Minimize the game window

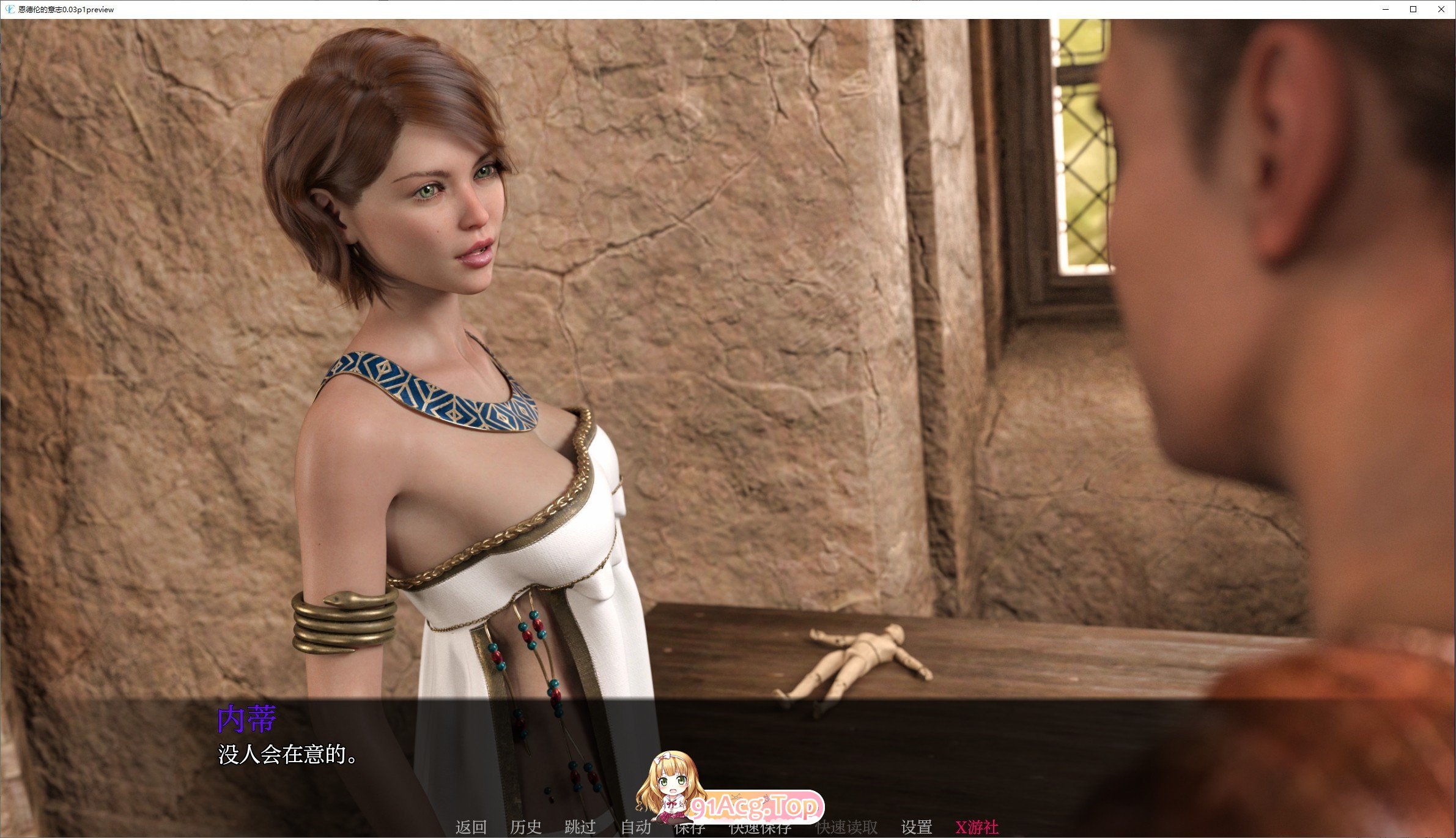pyautogui.click(x=1386, y=9)
